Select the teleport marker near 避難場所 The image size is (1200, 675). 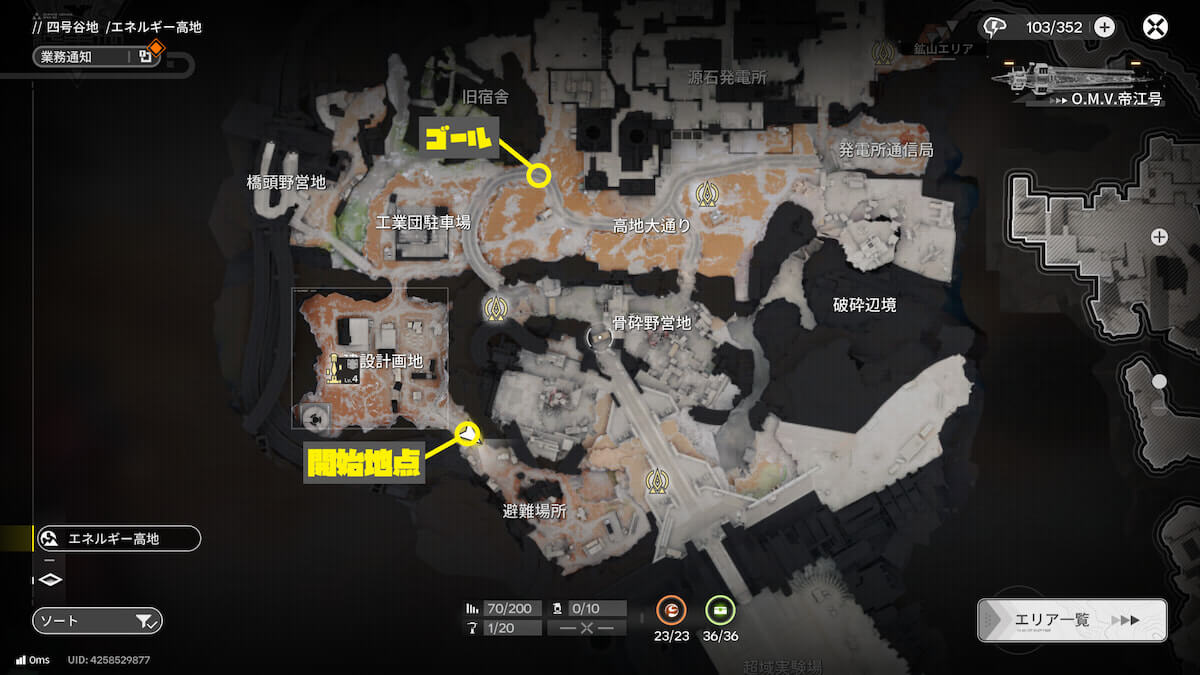point(656,482)
